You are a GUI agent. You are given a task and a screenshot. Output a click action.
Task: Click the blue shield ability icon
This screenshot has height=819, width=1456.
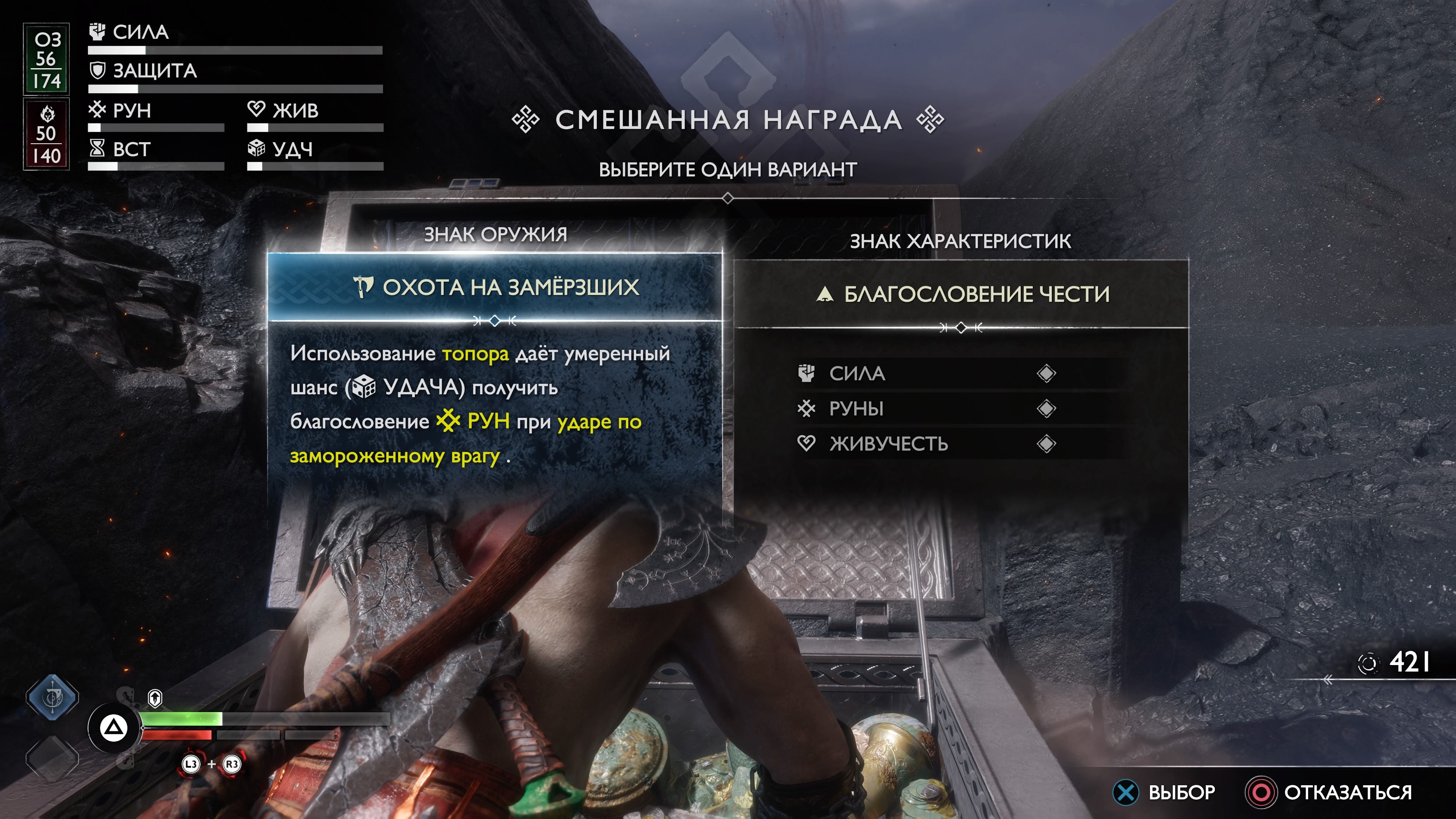click(x=53, y=697)
